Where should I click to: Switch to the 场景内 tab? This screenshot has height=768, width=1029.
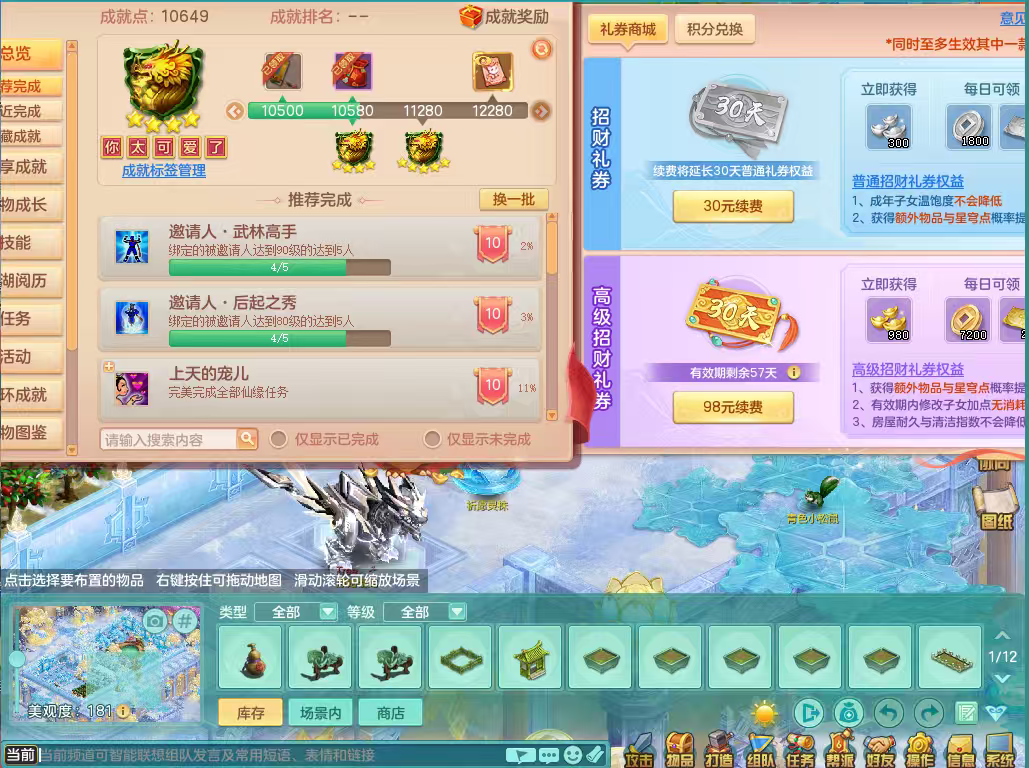coord(321,713)
